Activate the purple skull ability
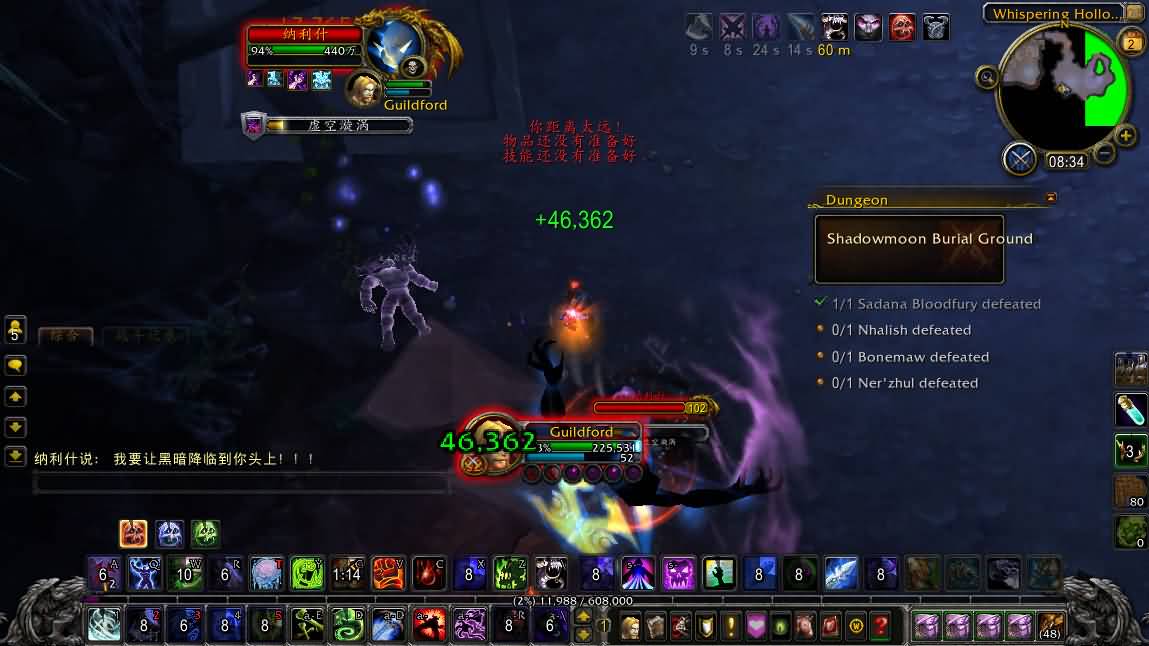 coord(678,574)
